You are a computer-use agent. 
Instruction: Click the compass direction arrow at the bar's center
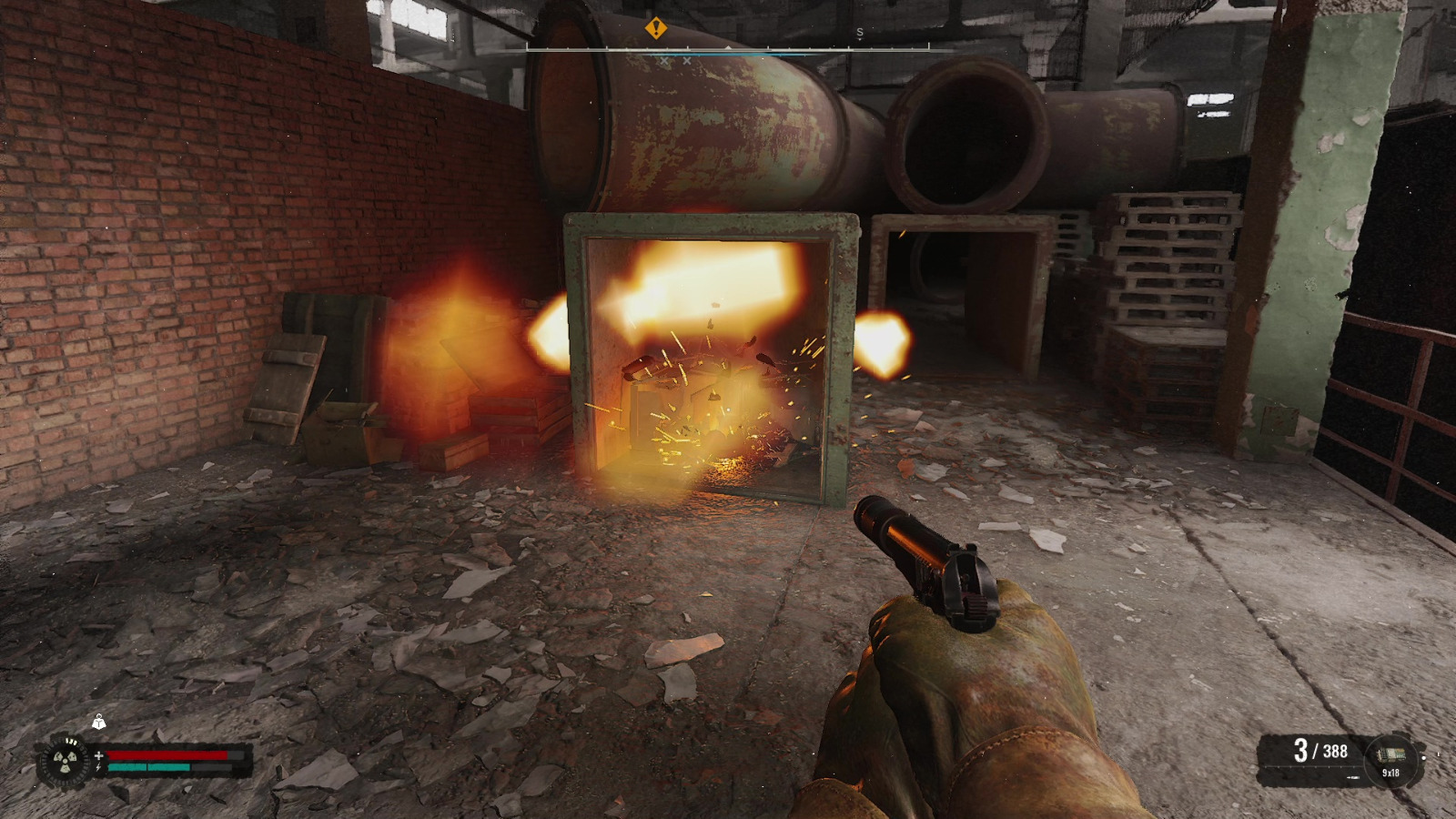[x=728, y=47]
